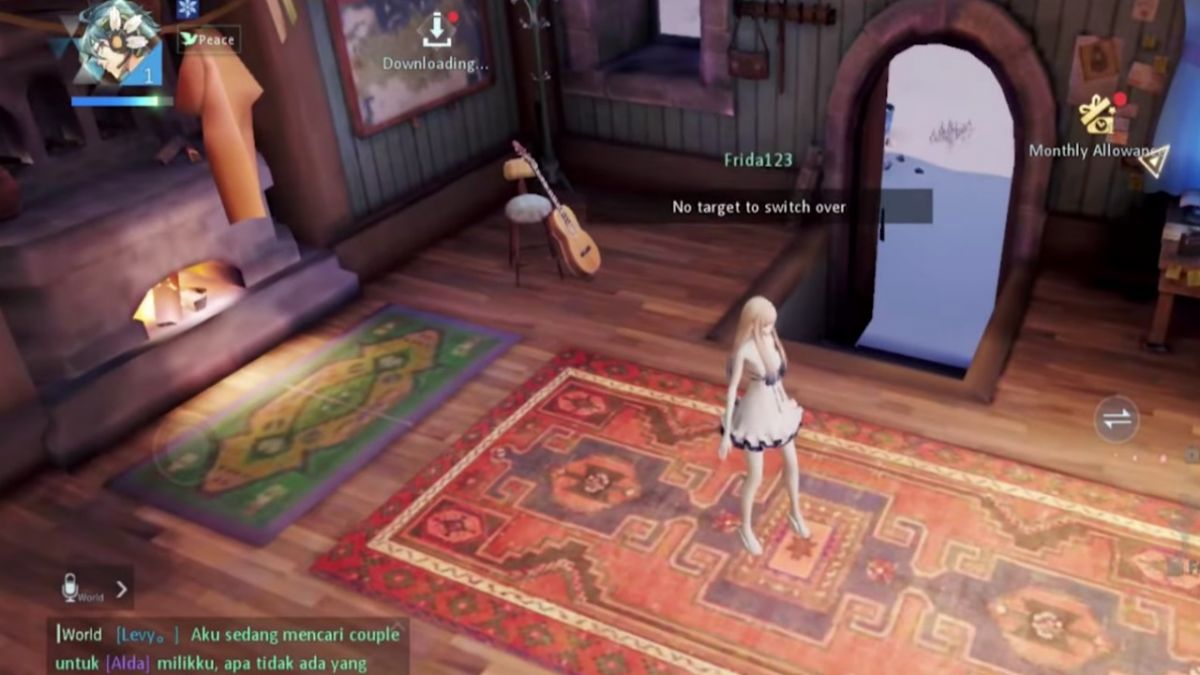Toggle the Peace mode button
Screen dimensions: 1200x675
208,40
